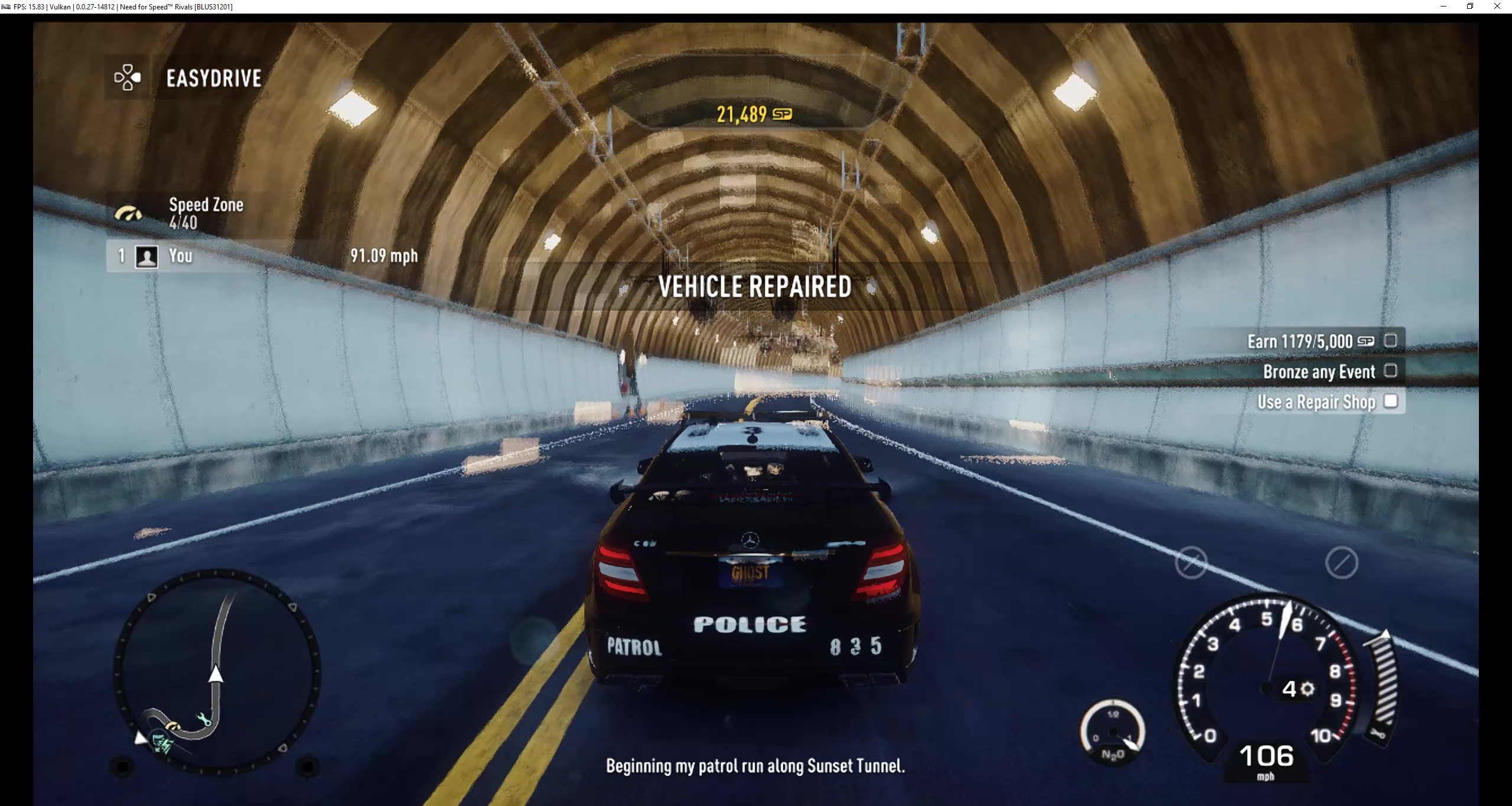This screenshot has height=806, width=1512.
Task: Select the player portrait beside You
Action: point(146,256)
